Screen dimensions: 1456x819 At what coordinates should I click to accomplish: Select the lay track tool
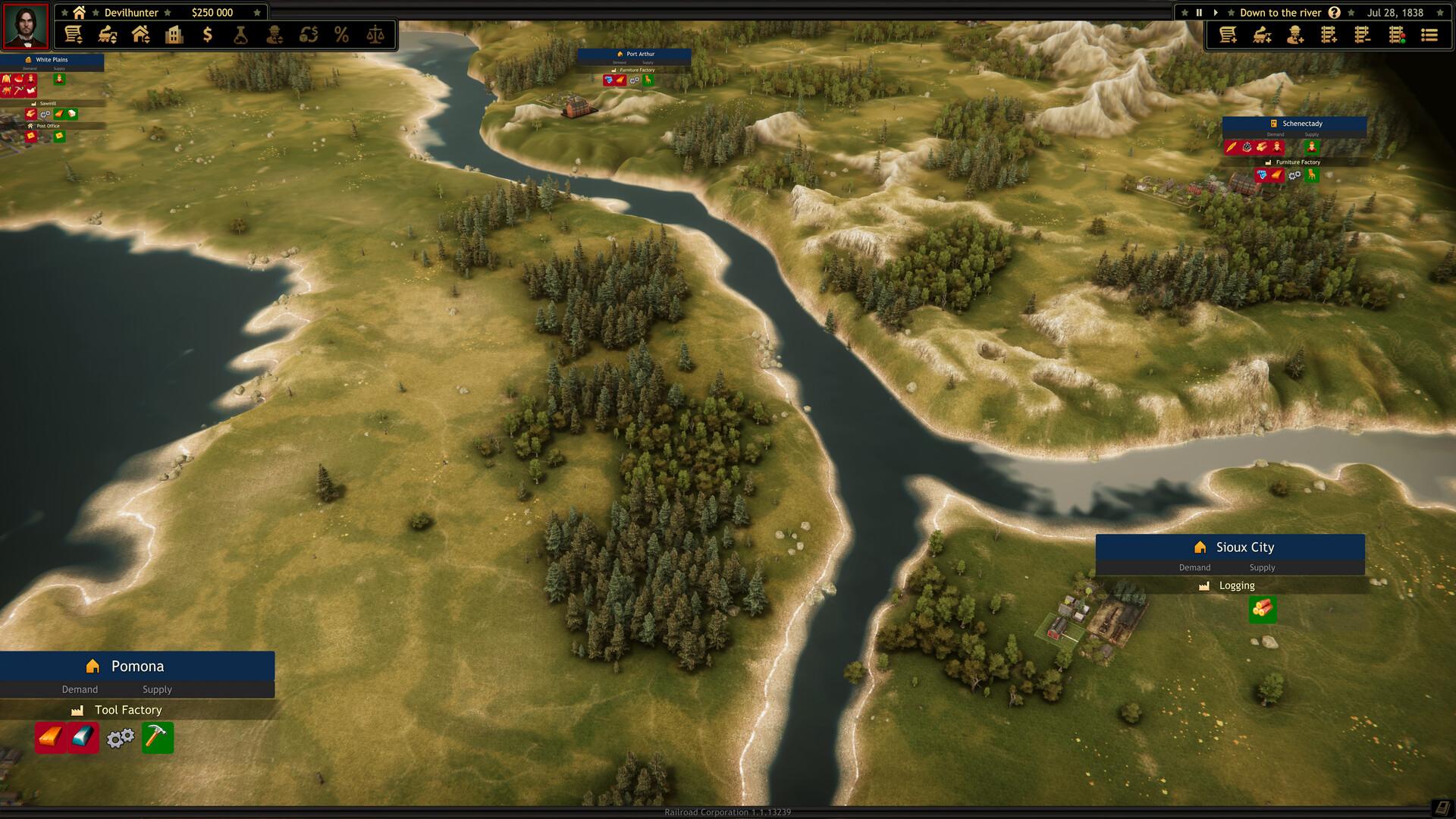click(1329, 35)
